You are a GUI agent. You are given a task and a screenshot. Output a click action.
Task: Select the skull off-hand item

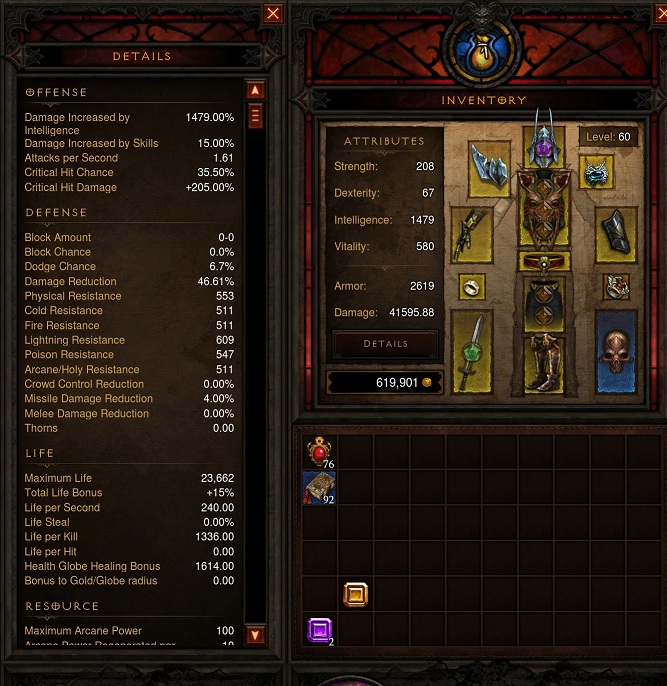[x=615, y=350]
